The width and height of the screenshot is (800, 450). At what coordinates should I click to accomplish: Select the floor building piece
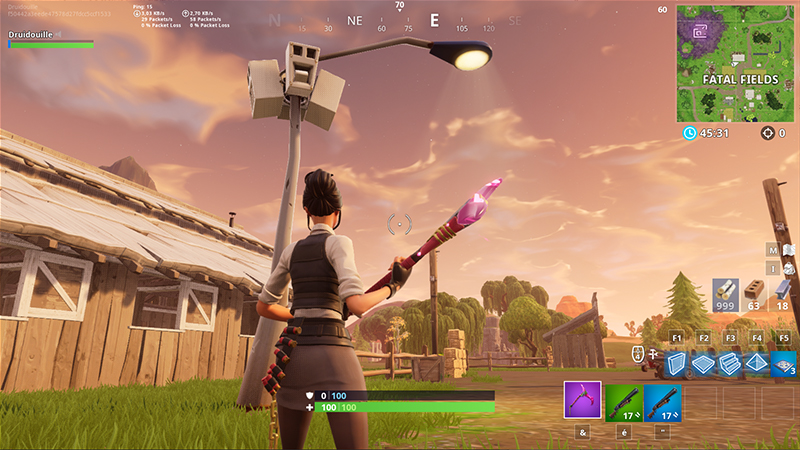(704, 362)
